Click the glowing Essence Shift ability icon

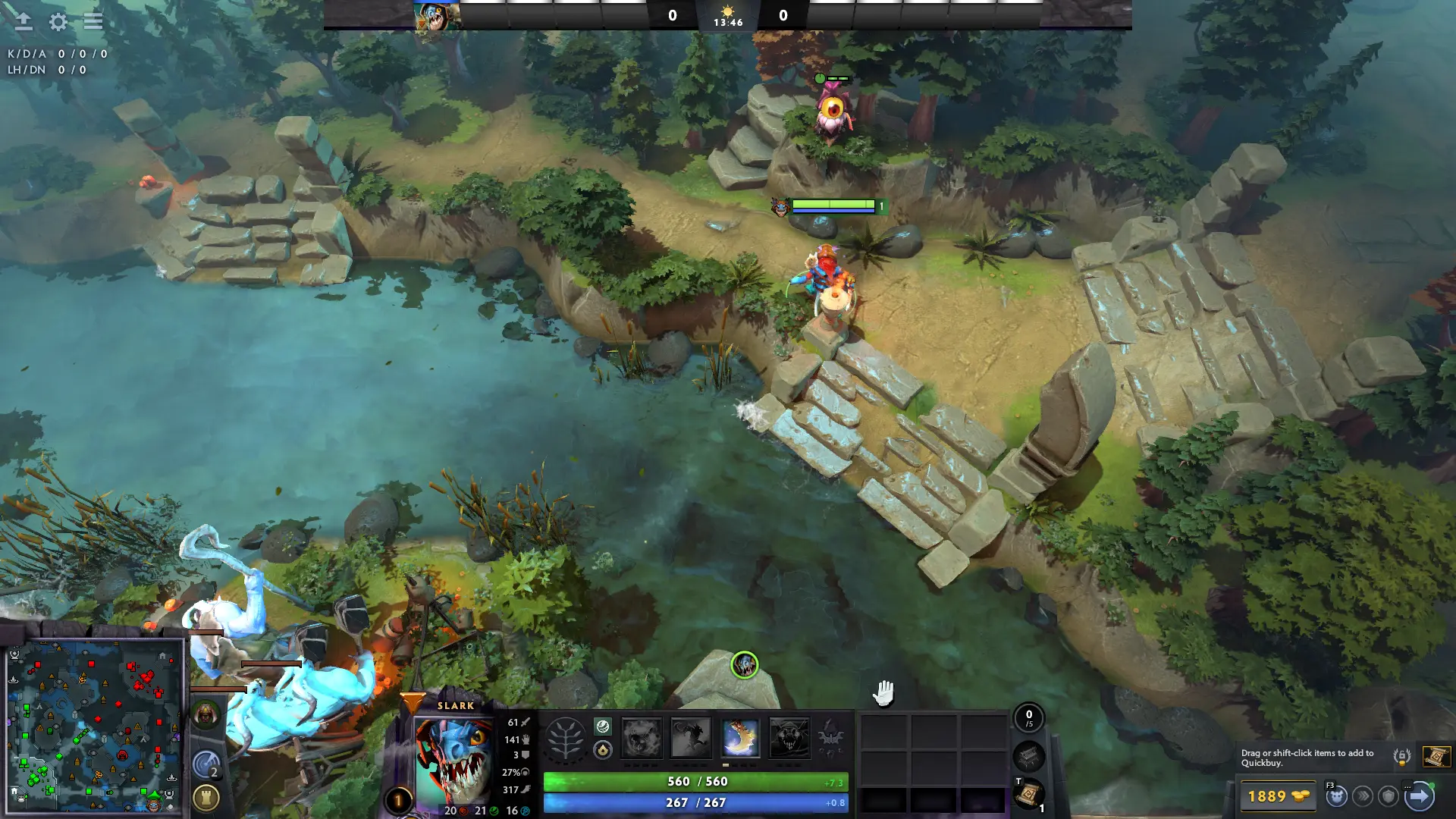(x=739, y=738)
